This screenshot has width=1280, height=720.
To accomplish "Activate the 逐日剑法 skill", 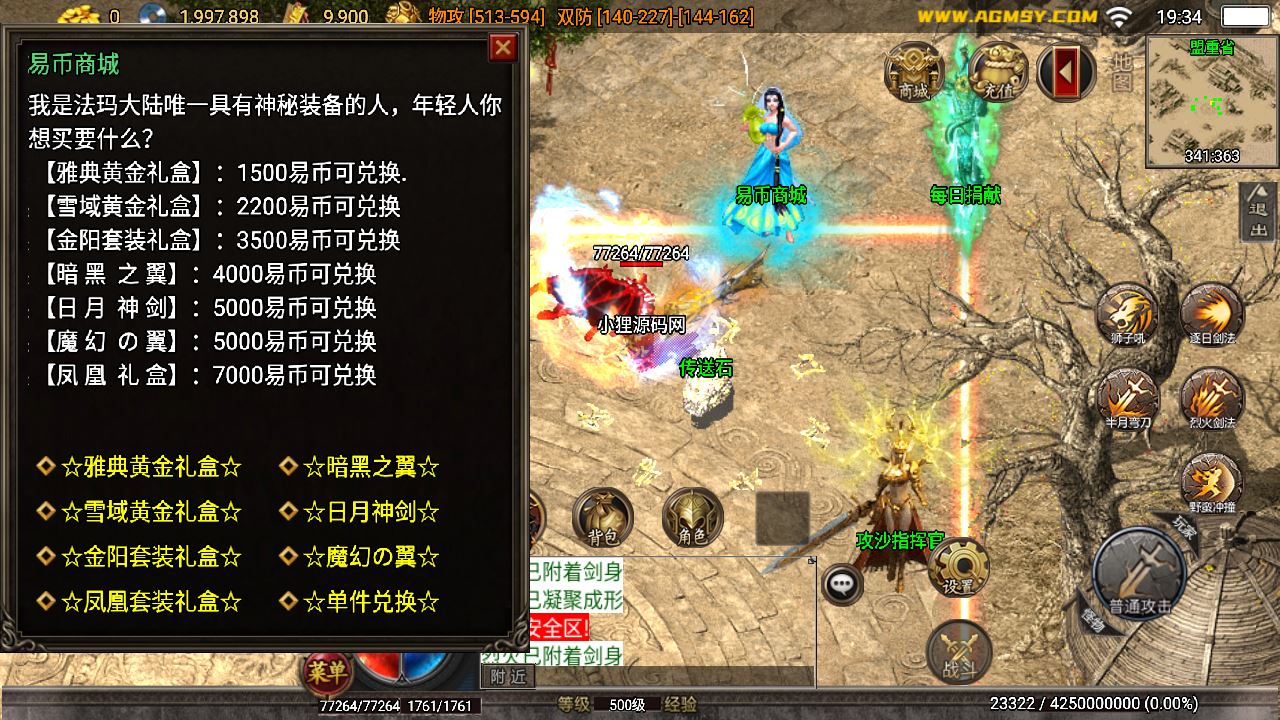I will tap(1212, 311).
